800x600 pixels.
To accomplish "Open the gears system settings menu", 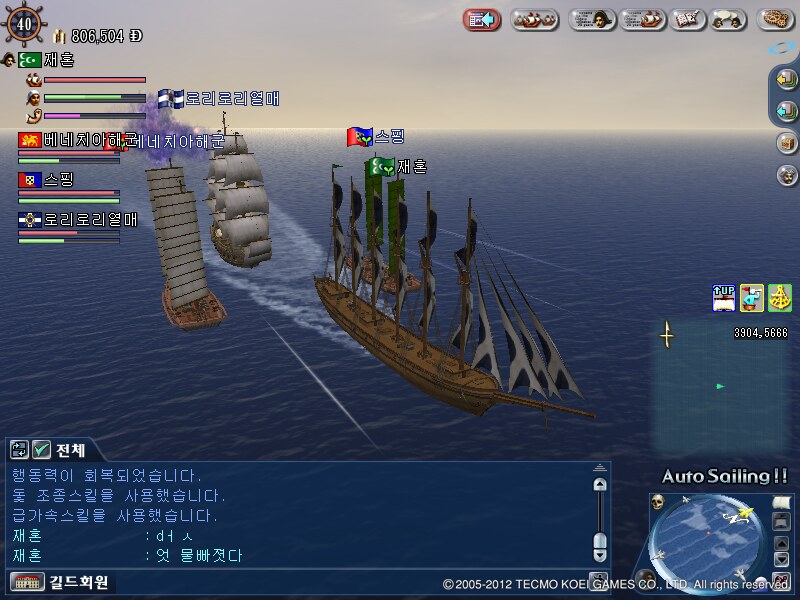I will tap(775, 18).
